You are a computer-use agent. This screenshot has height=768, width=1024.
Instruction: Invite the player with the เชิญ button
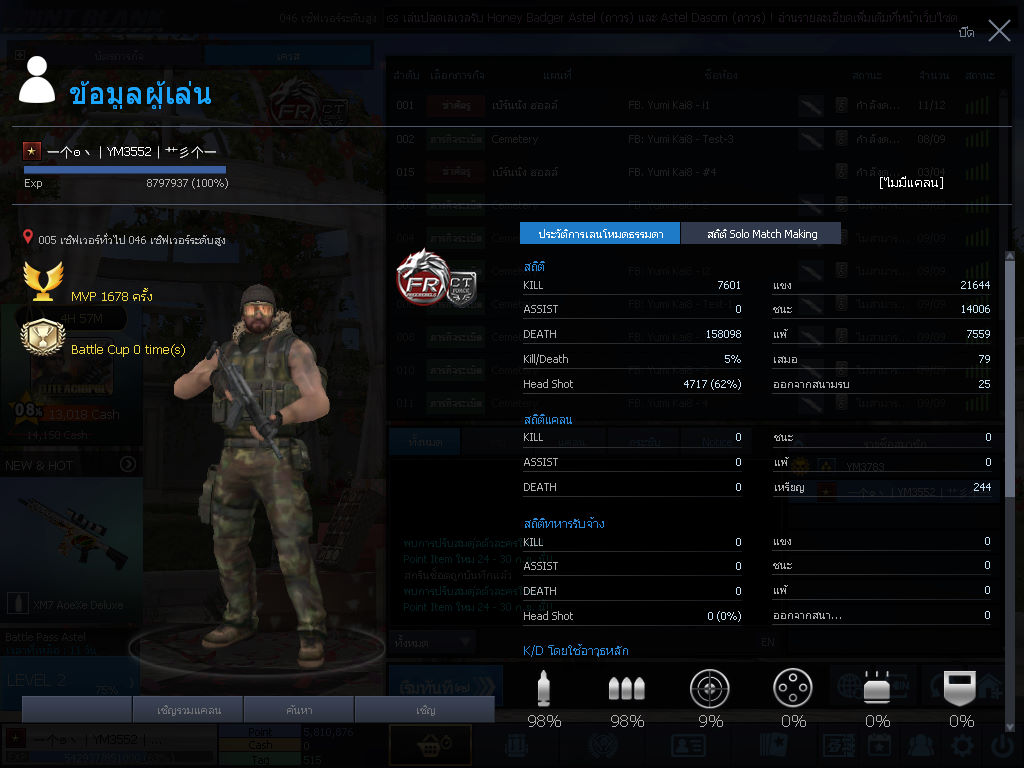425,710
